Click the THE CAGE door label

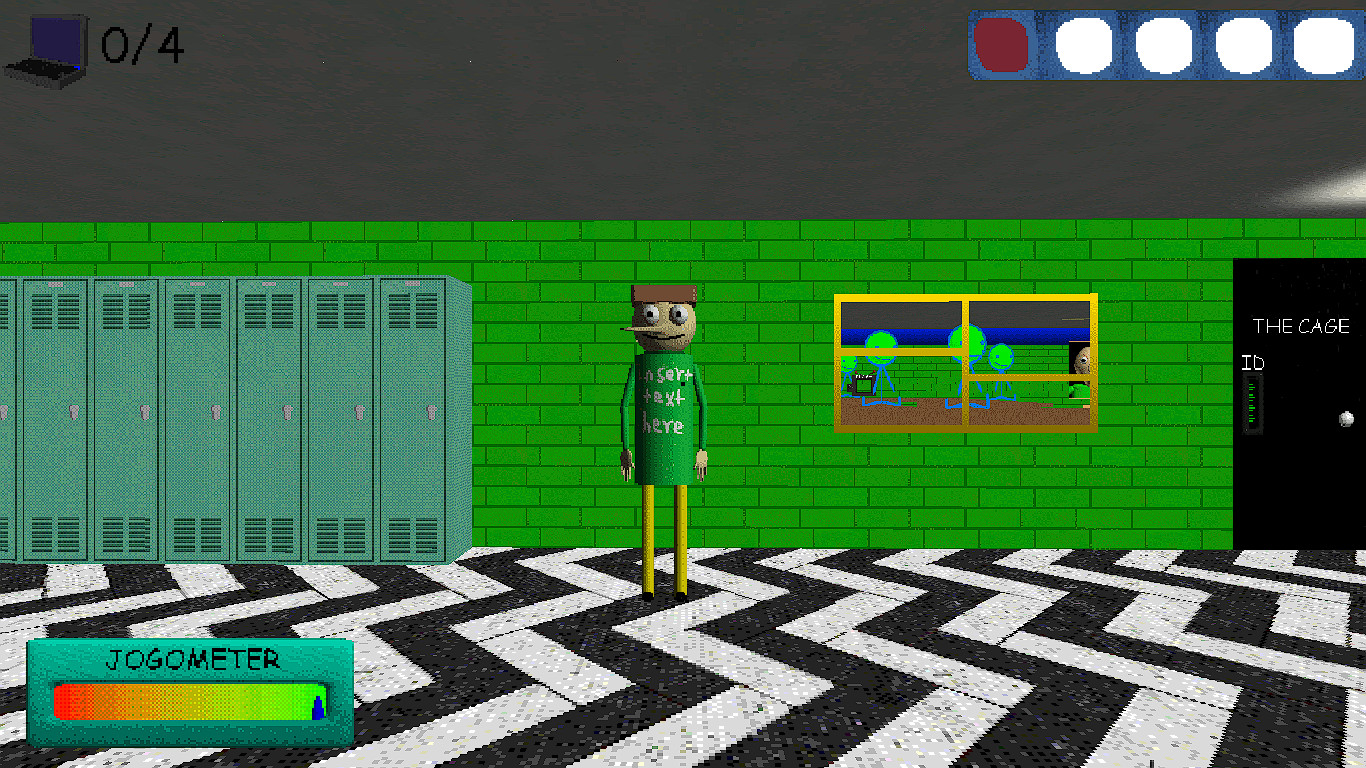click(1302, 325)
